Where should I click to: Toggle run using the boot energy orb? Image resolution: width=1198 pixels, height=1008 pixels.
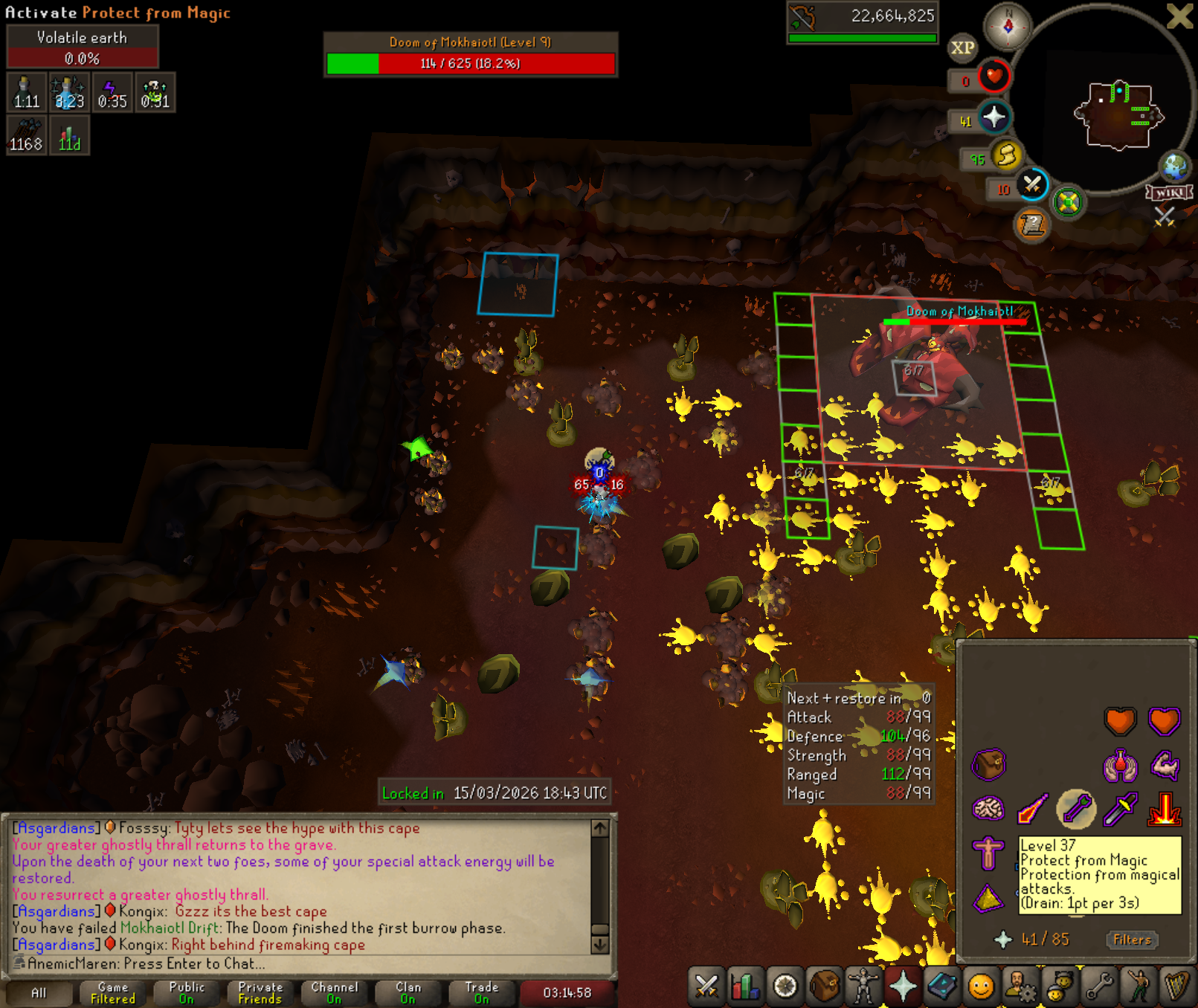(1007, 155)
